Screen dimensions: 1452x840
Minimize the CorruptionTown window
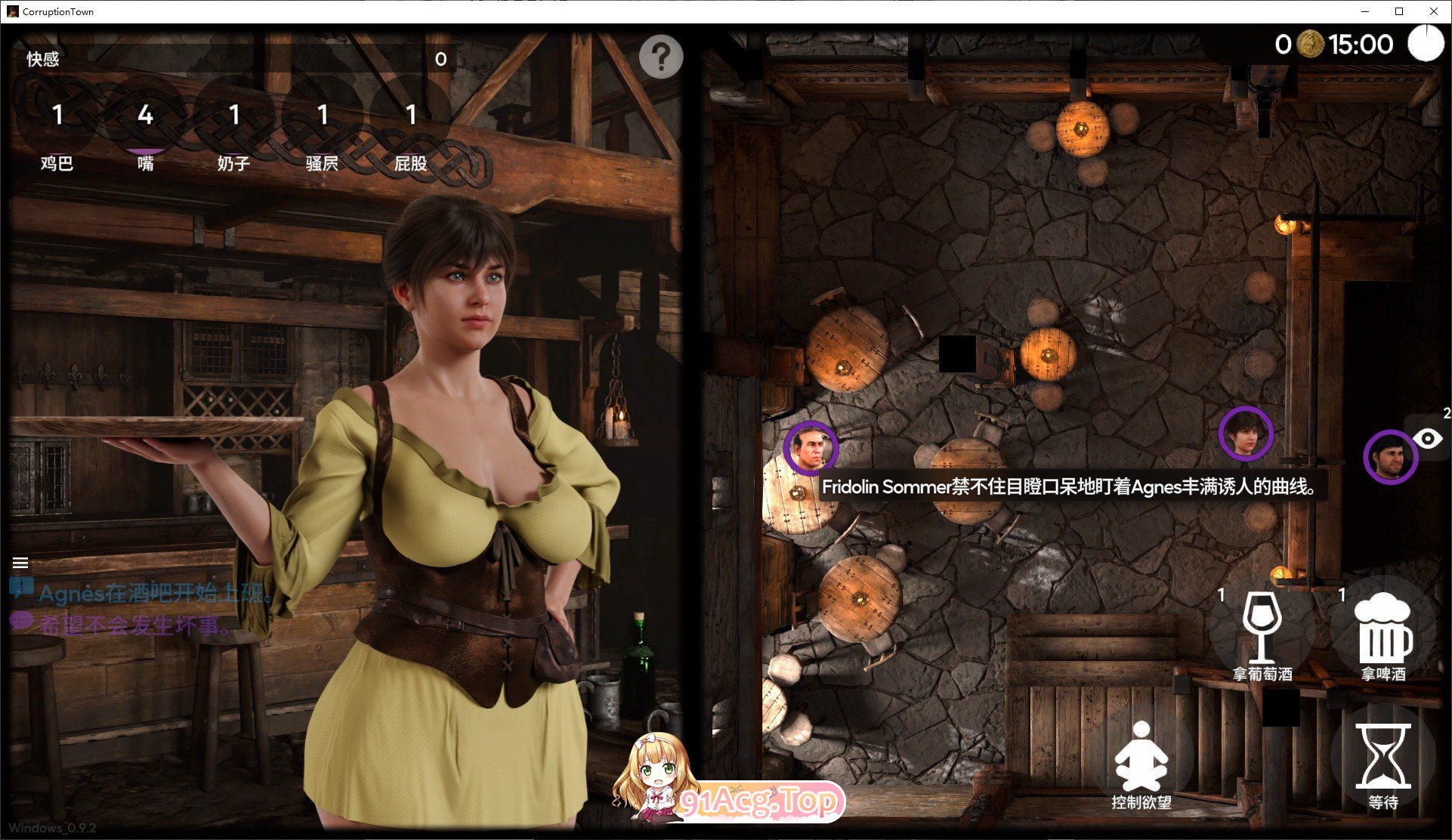[x=1365, y=11]
